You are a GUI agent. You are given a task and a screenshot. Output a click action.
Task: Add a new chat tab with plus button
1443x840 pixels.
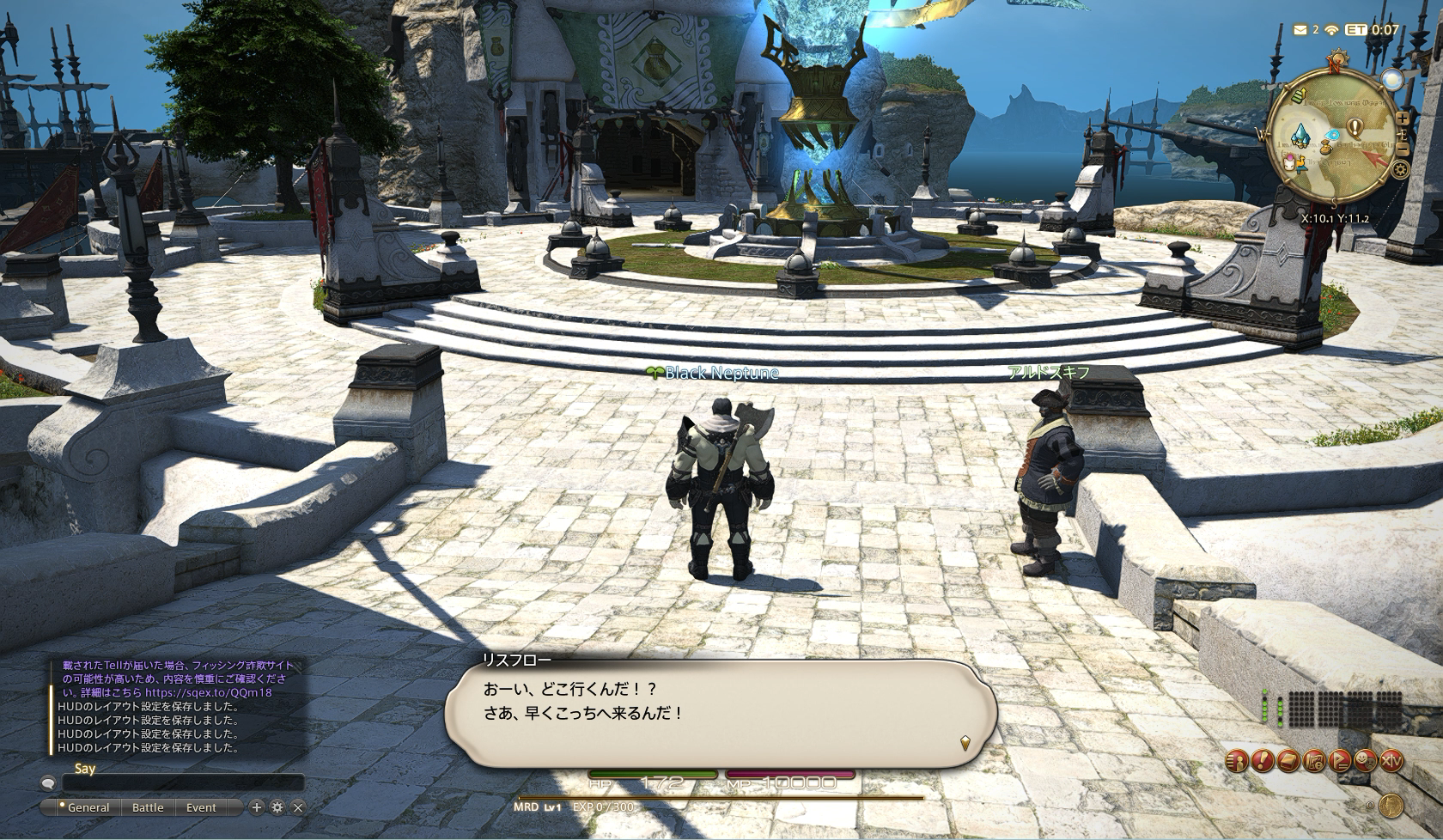(256, 807)
